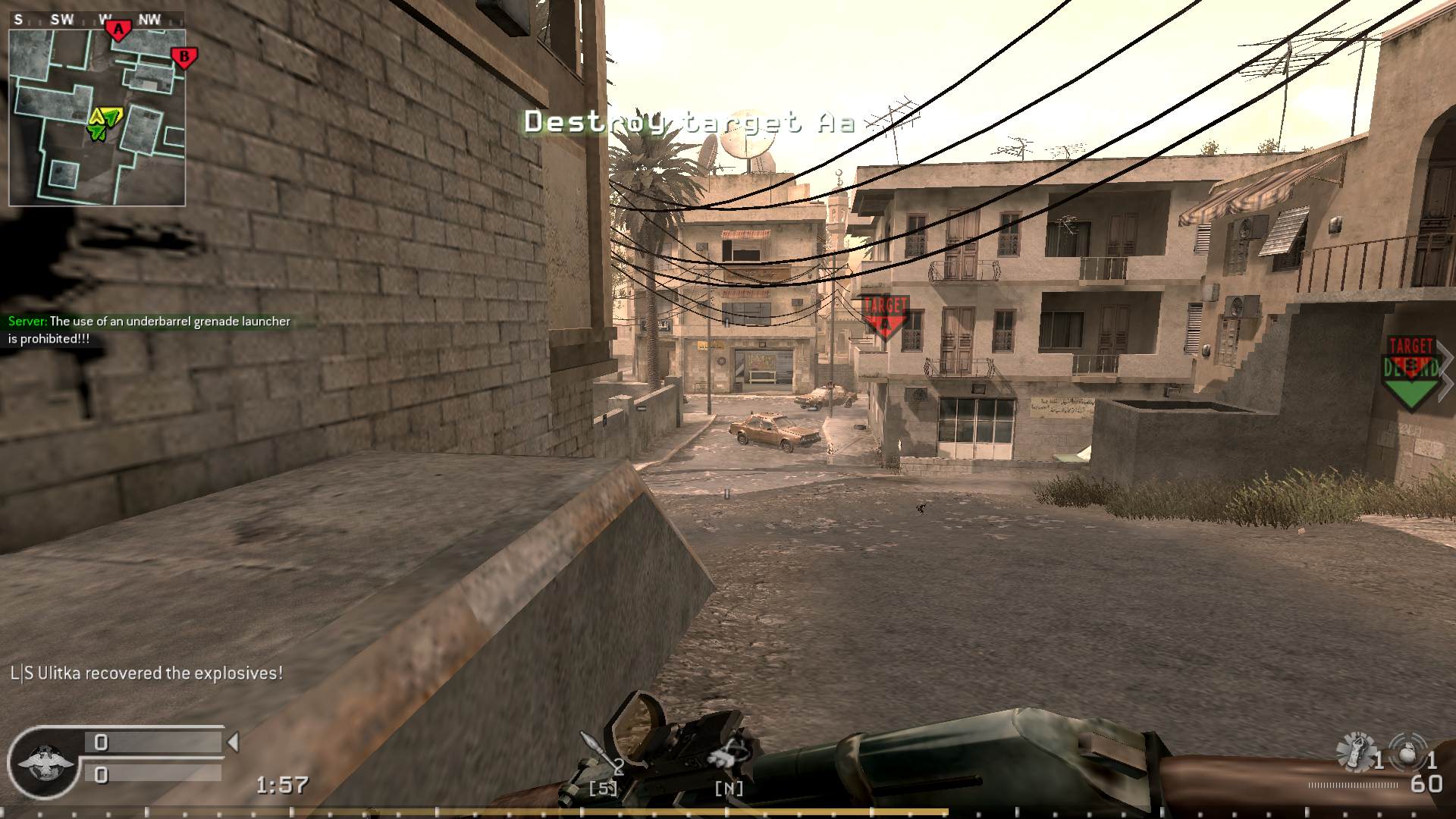Toggle objective B marker on the minimap
Viewport: 1456px width, 819px height.
point(184,56)
